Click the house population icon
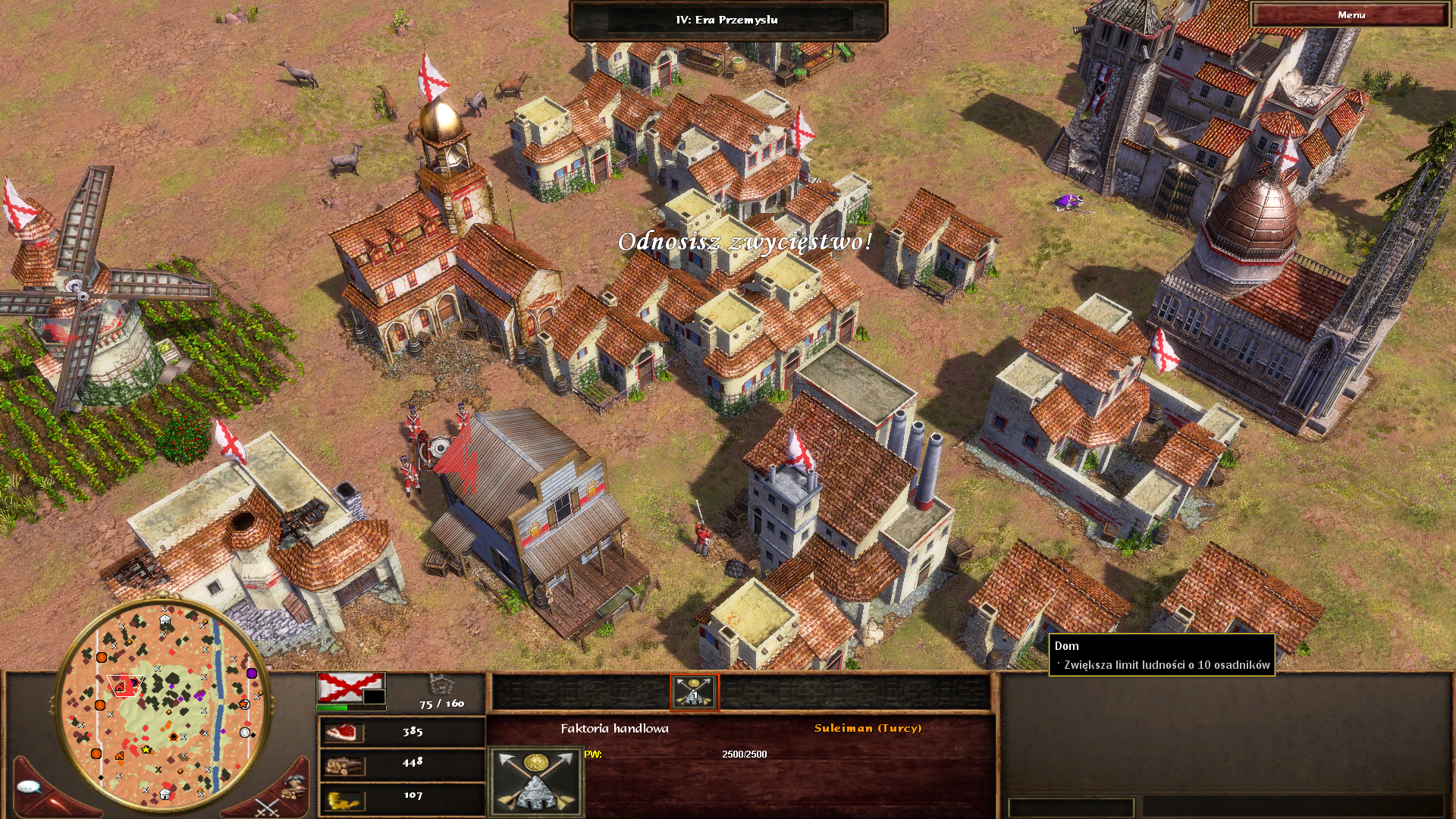The image size is (1456, 819). (x=441, y=684)
